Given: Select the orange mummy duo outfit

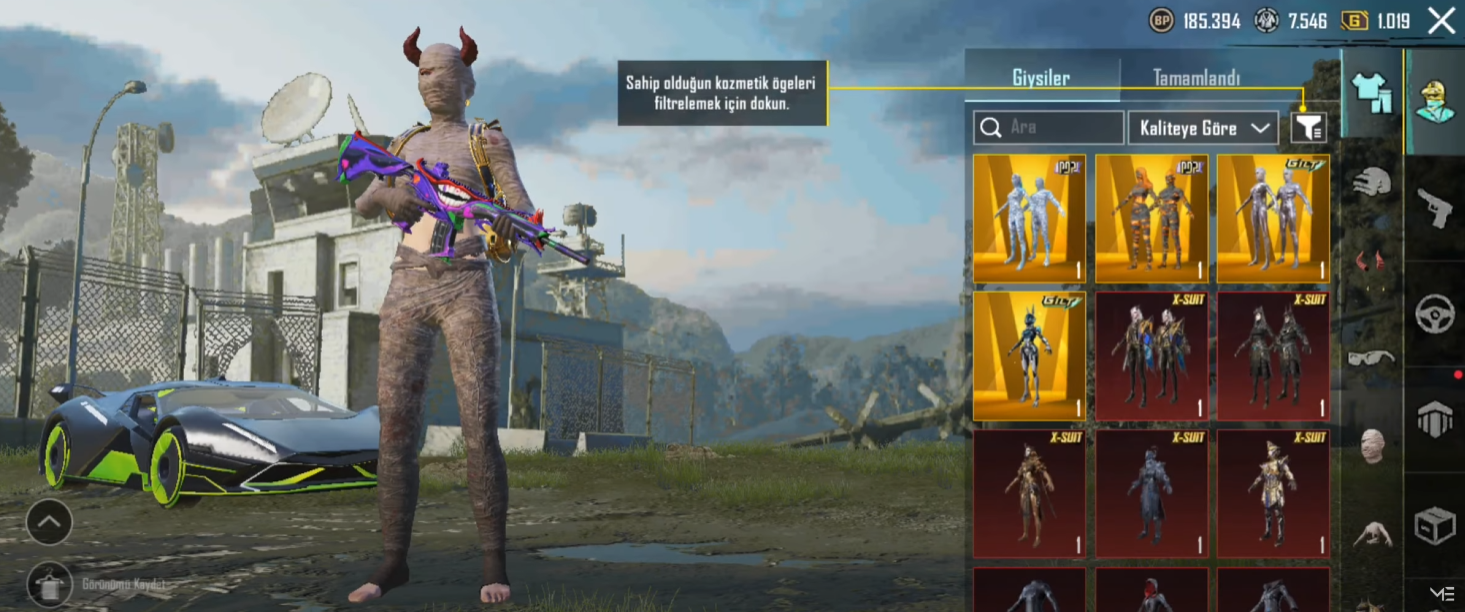Looking at the screenshot, I should click(x=1151, y=219).
